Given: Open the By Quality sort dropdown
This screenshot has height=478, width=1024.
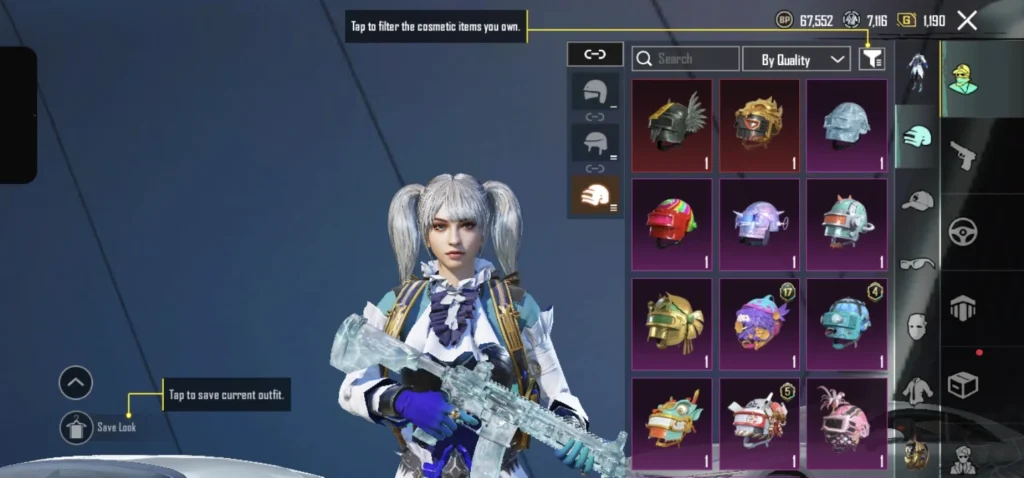Looking at the screenshot, I should [x=796, y=60].
